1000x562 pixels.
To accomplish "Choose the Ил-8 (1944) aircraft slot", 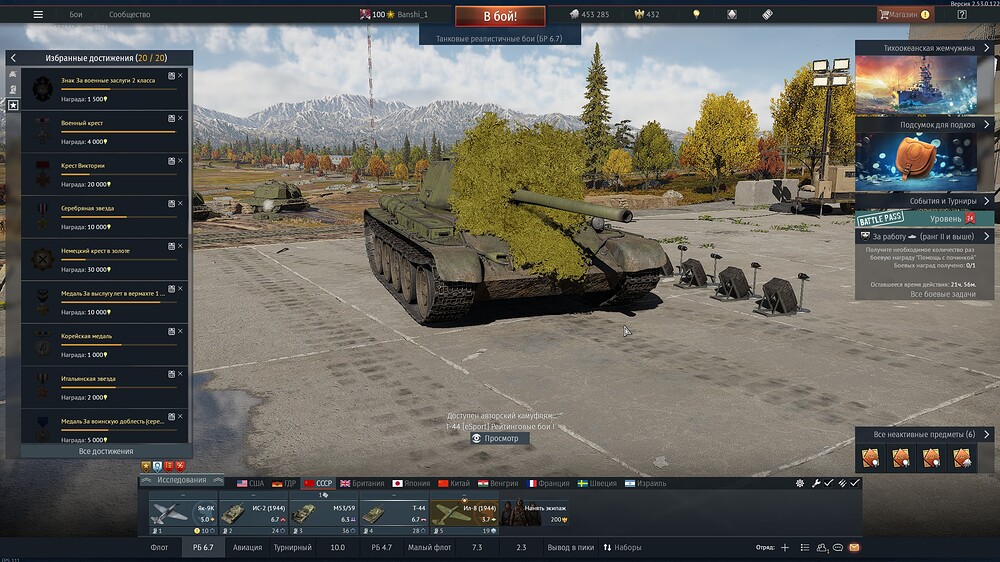I will click(x=464, y=513).
